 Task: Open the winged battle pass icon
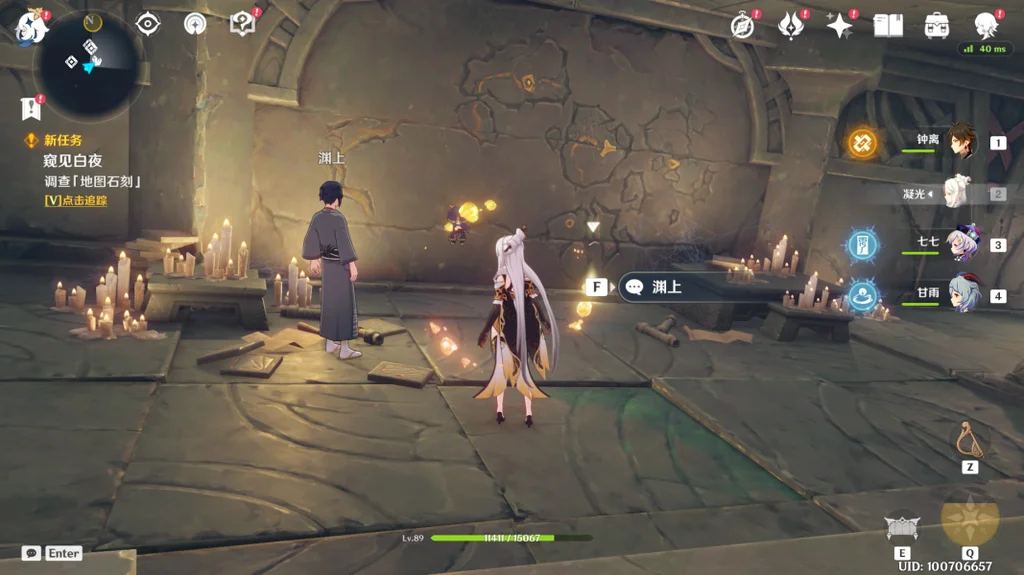click(791, 25)
